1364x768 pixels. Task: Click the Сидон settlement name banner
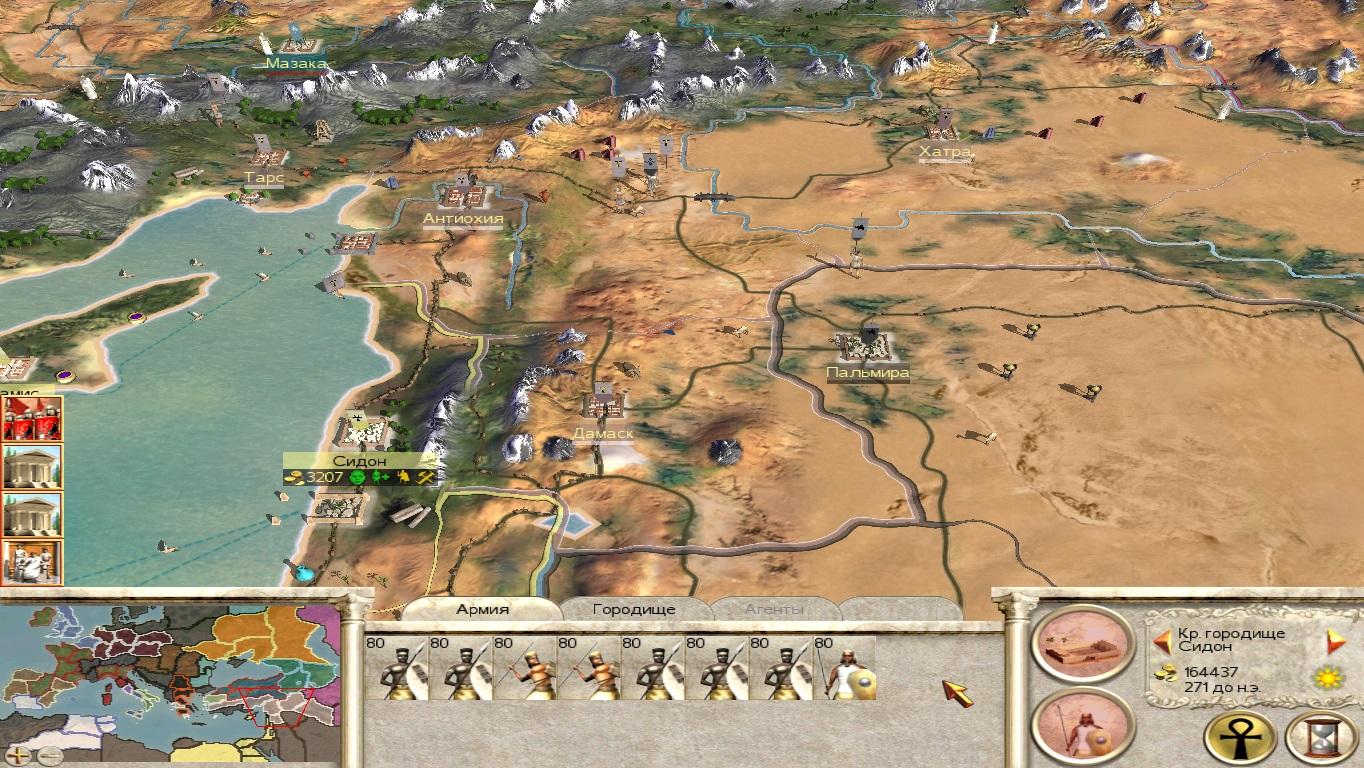pos(360,460)
